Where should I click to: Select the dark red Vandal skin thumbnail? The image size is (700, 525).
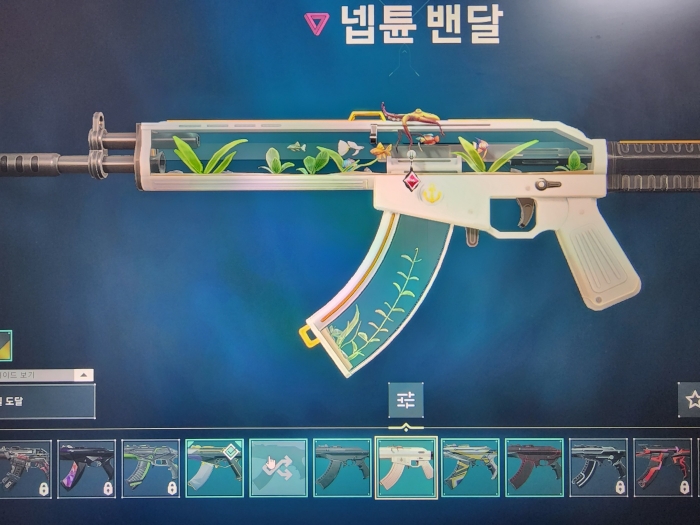[534, 467]
